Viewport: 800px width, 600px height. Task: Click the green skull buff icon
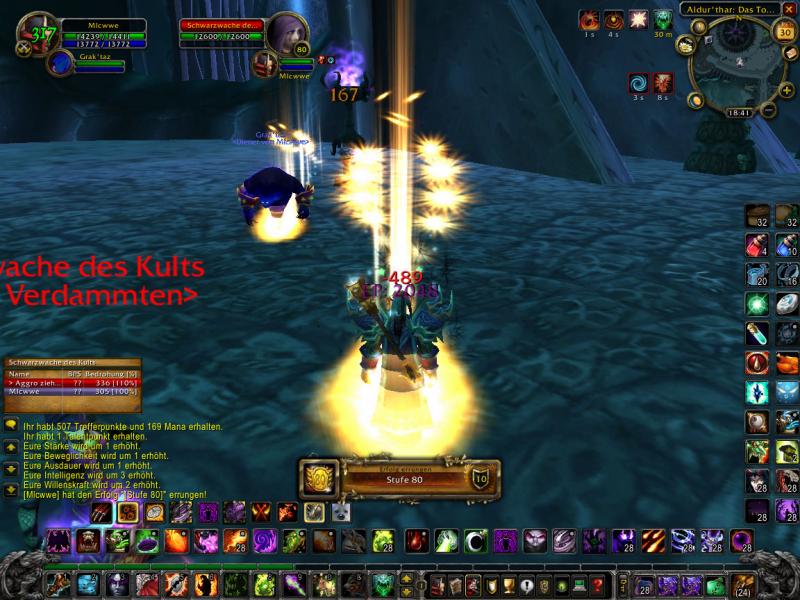[662, 19]
